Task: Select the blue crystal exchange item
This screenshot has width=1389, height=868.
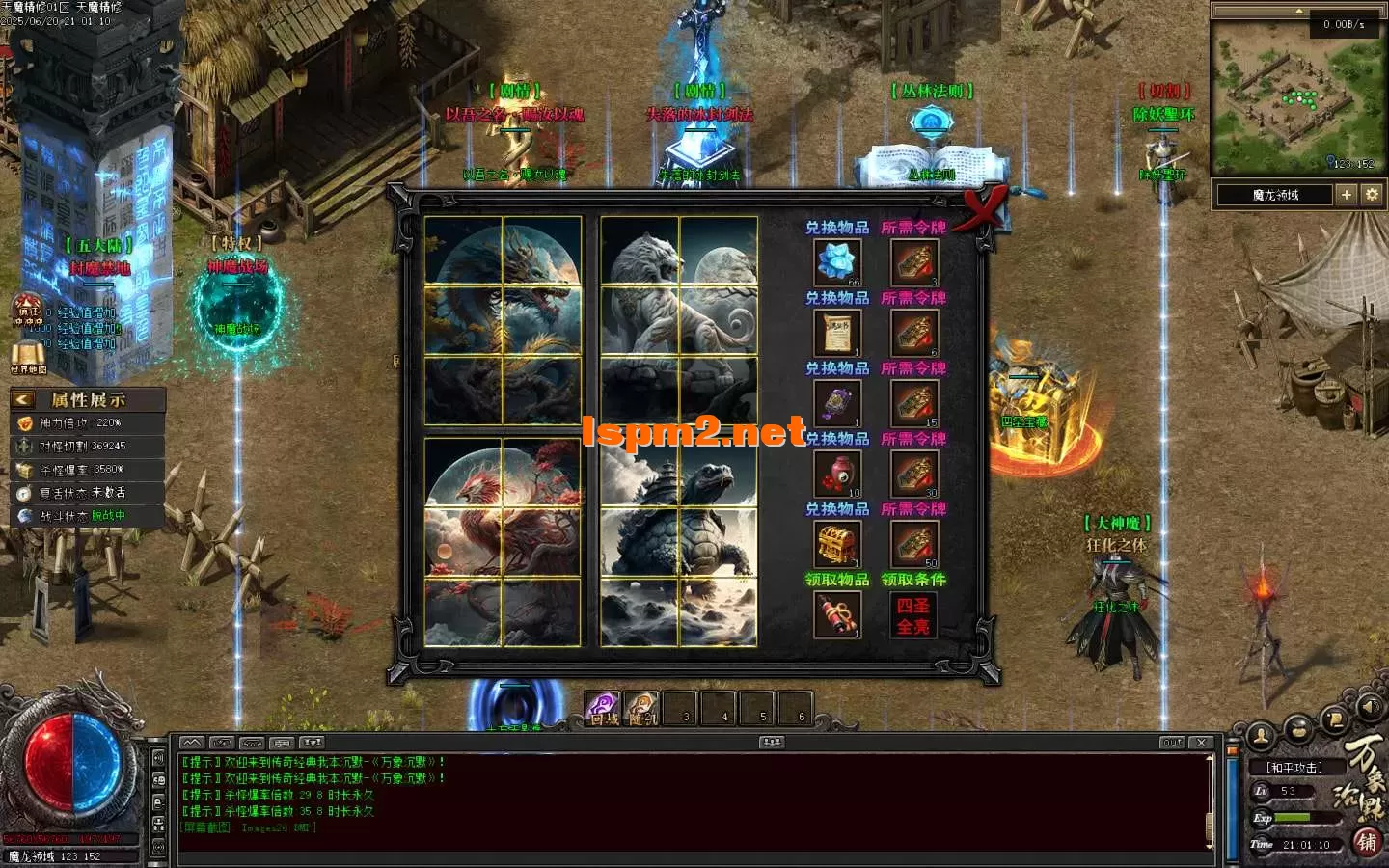Action: click(836, 262)
